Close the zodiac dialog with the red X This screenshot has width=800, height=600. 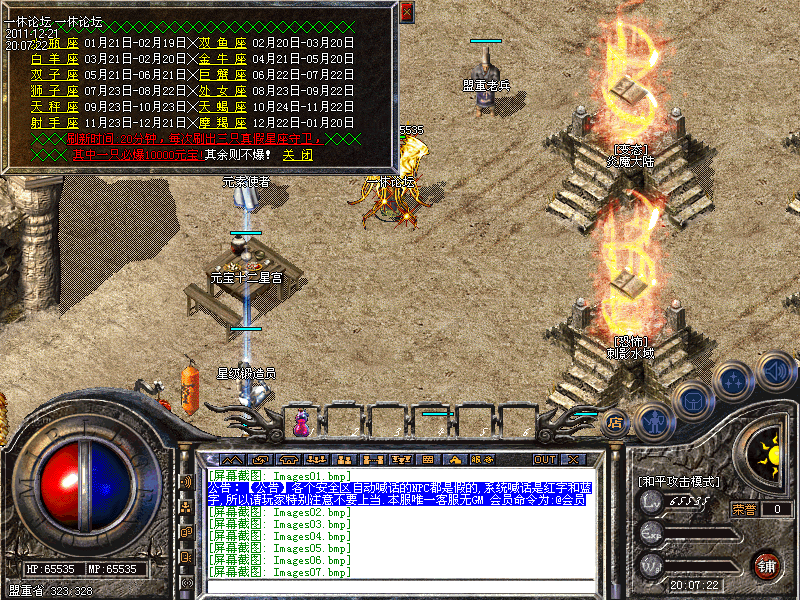point(406,12)
